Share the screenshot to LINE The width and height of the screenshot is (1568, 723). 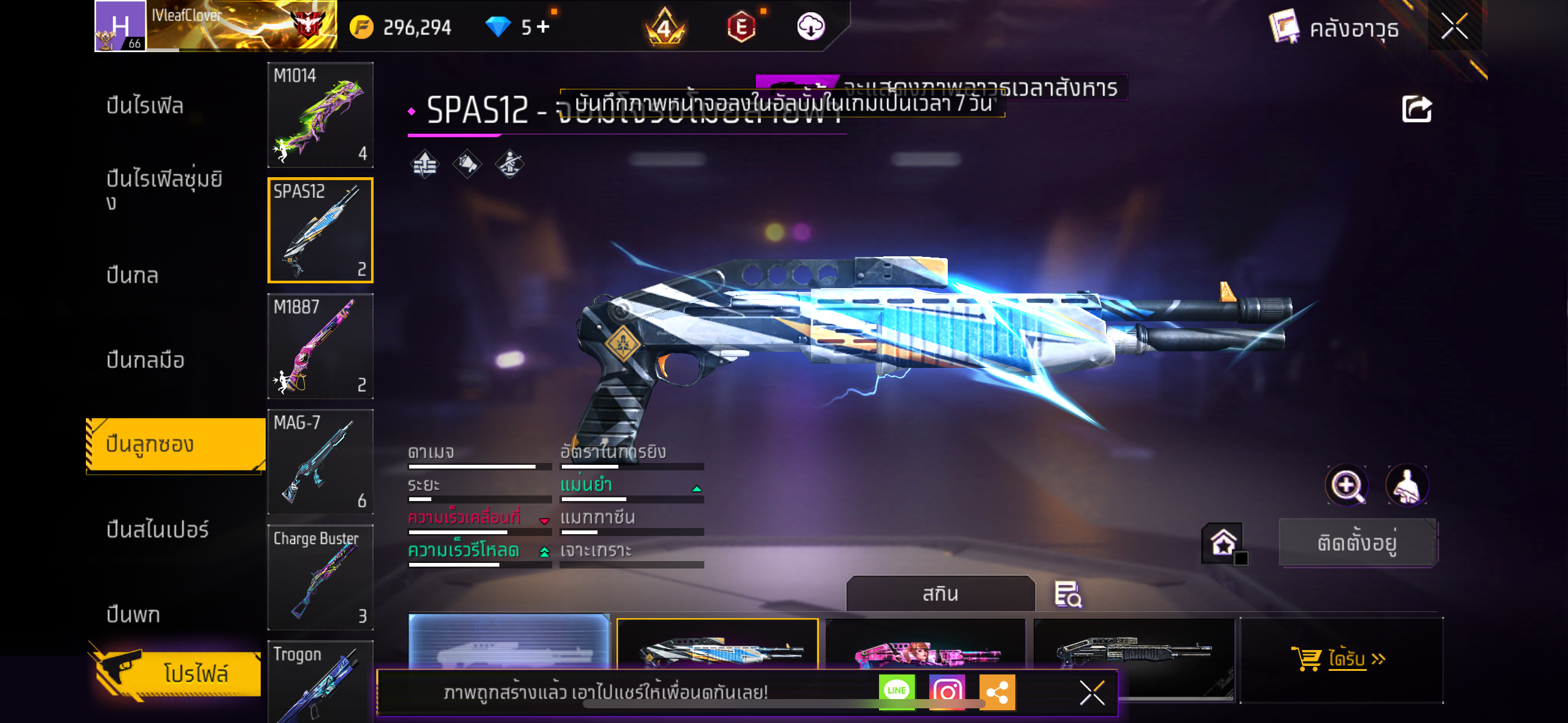(896, 691)
